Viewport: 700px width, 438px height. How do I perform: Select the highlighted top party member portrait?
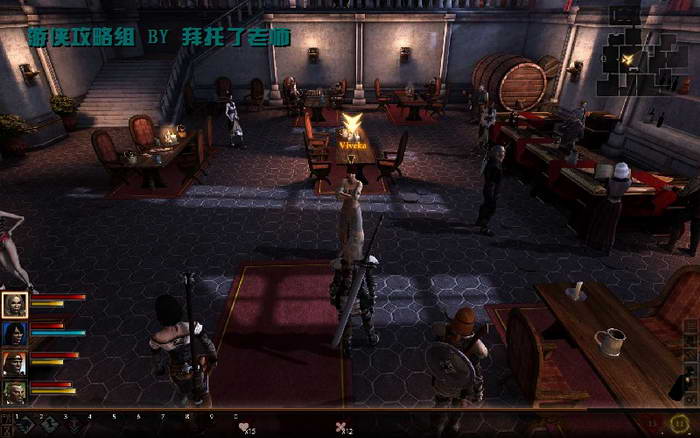[15, 304]
